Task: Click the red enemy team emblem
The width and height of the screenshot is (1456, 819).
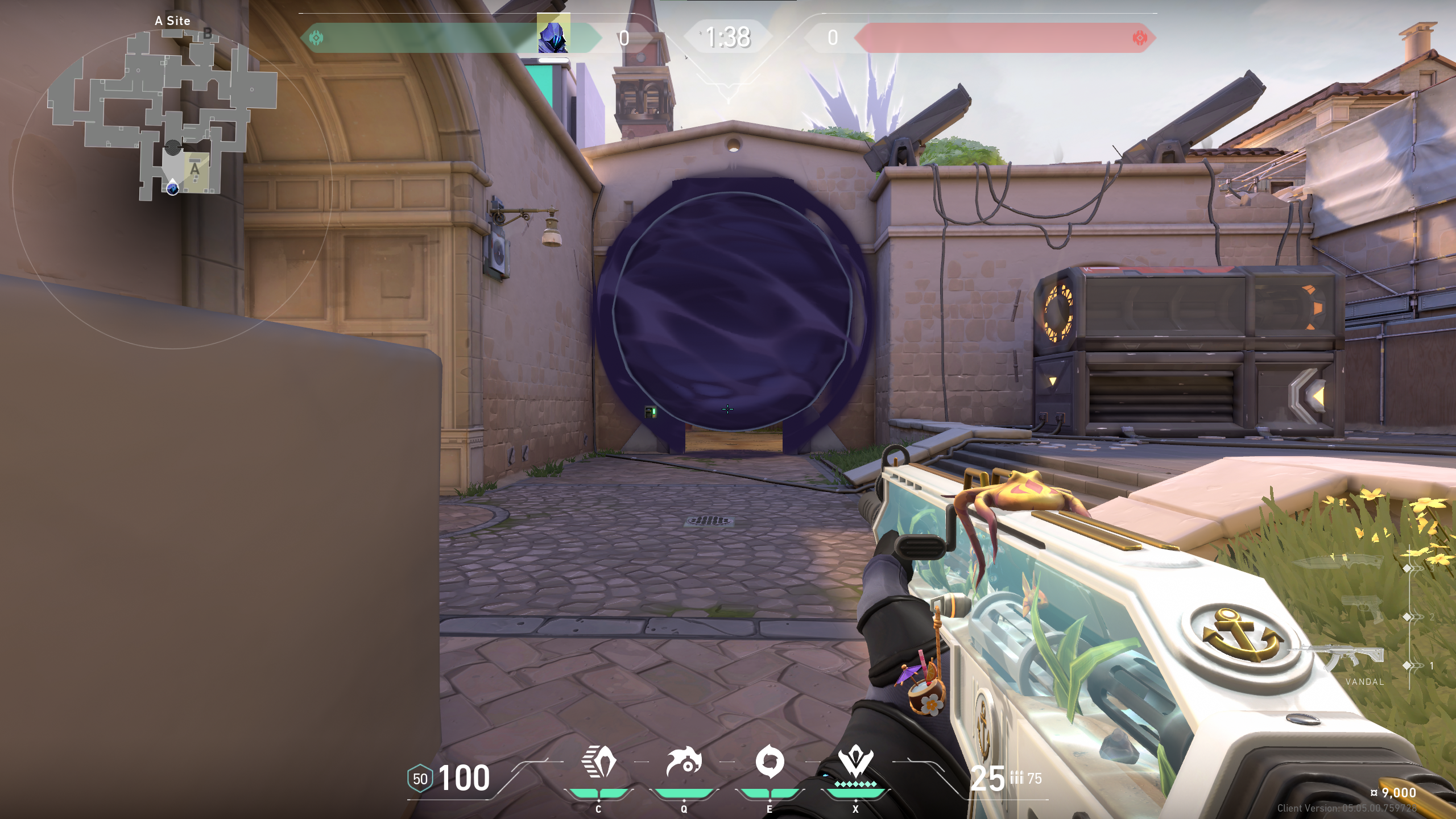Action: (x=1139, y=38)
